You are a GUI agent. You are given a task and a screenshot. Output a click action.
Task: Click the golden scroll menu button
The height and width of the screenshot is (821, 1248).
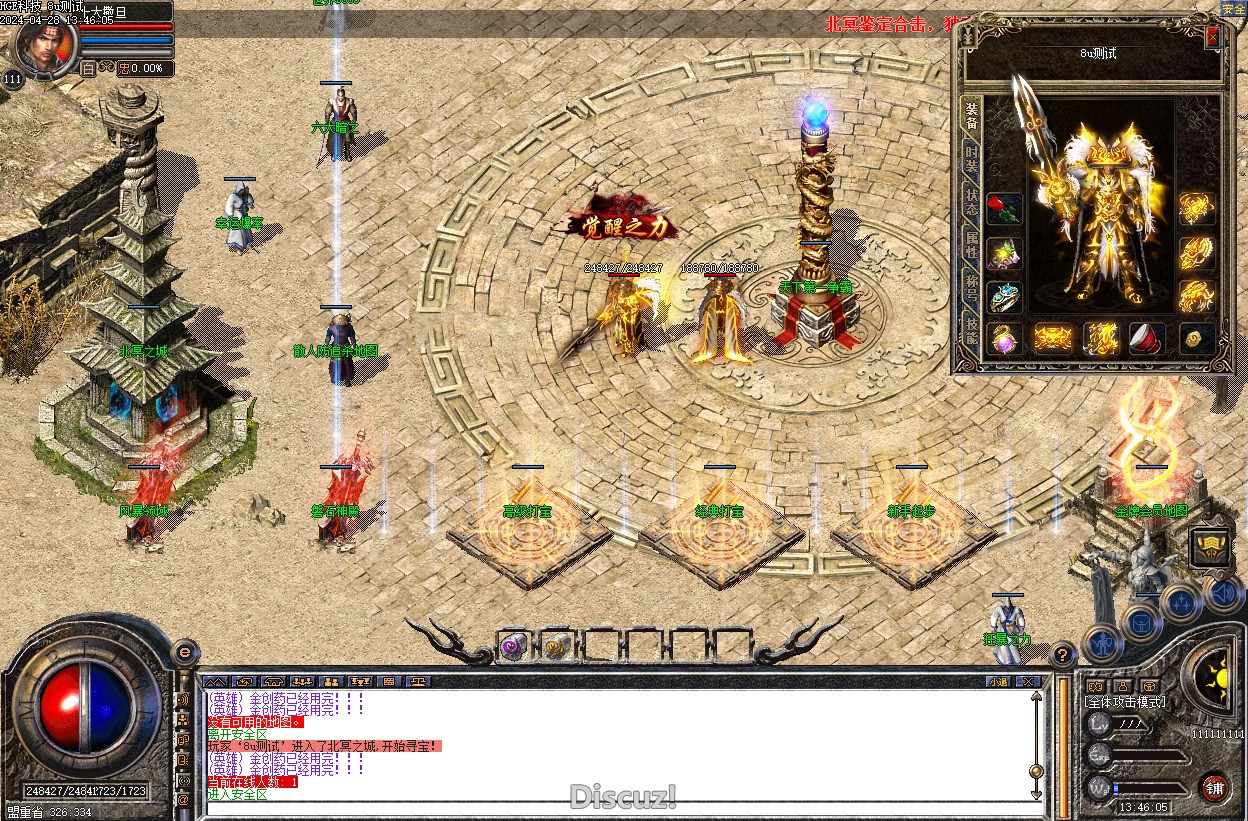pyautogui.click(x=1210, y=546)
